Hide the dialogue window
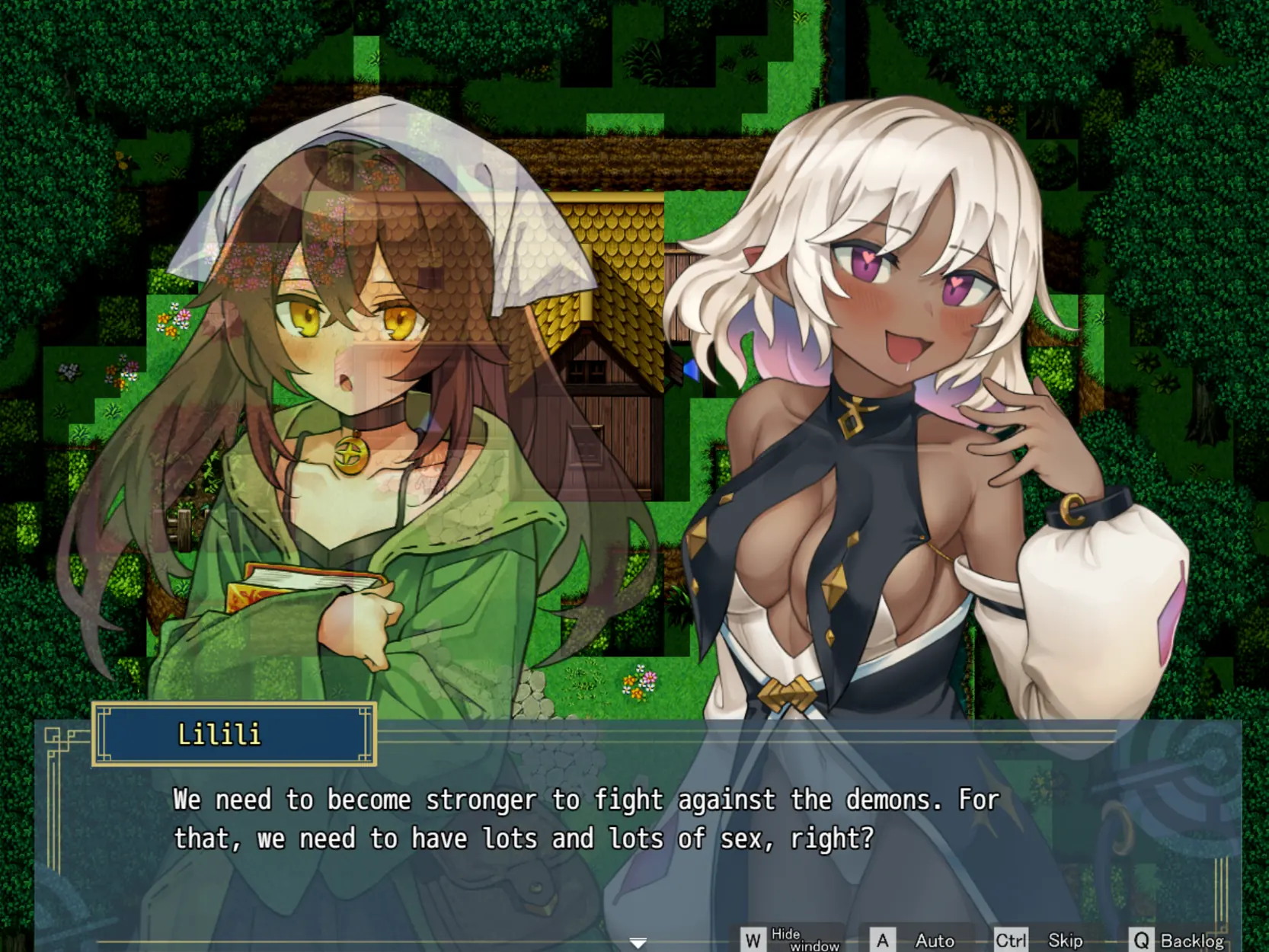 [x=790, y=940]
